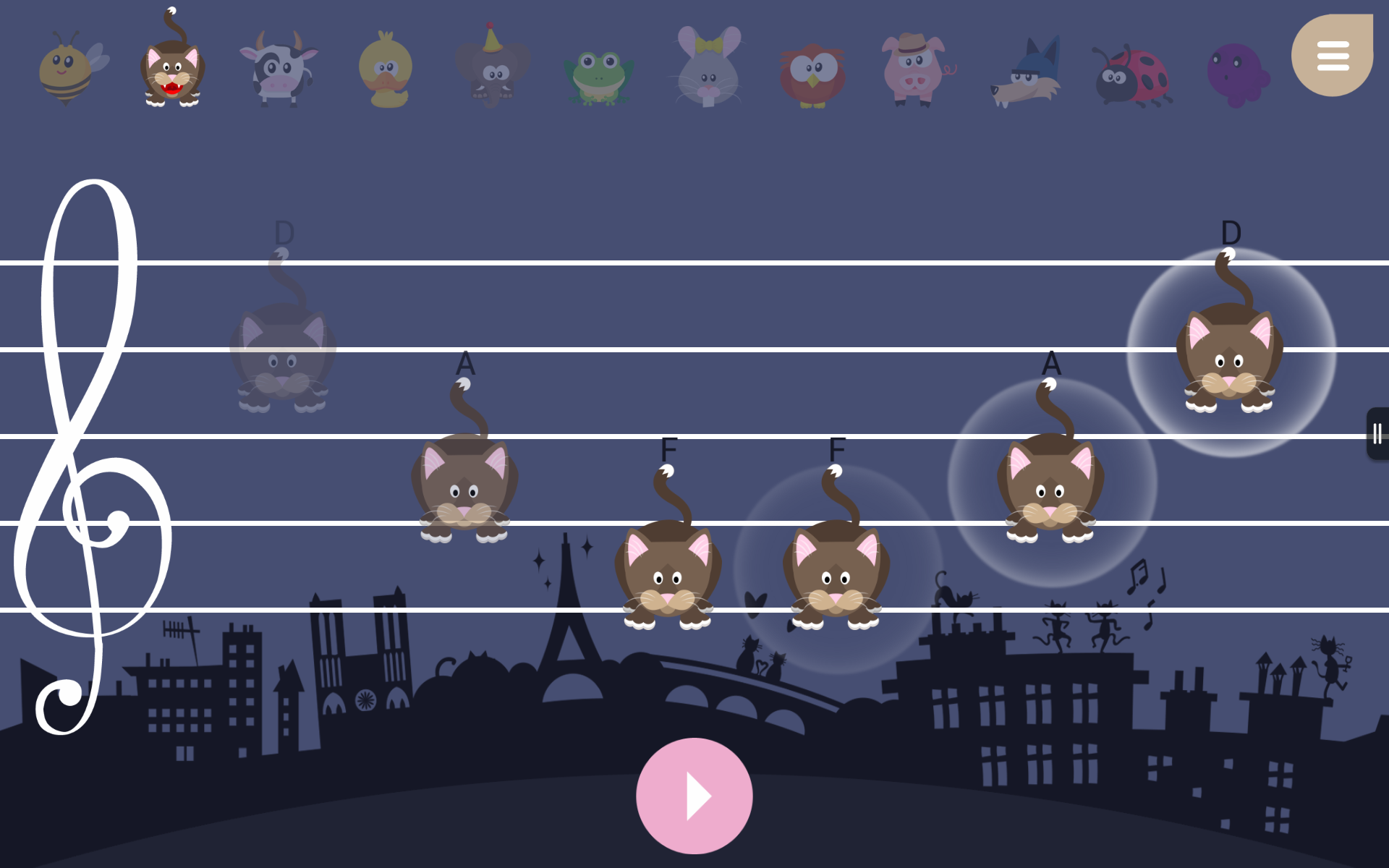Pick the duck instrument icon
Screen dimensions: 1389x868
click(x=386, y=69)
